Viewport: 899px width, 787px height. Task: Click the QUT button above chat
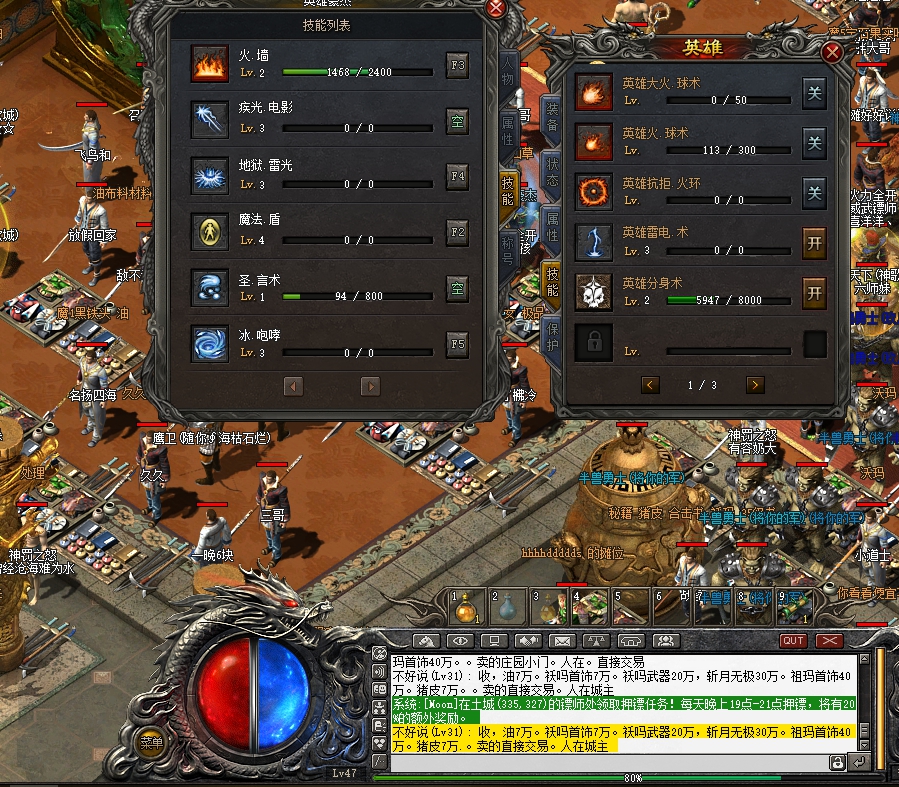pyautogui.click(x=793, y=640)
